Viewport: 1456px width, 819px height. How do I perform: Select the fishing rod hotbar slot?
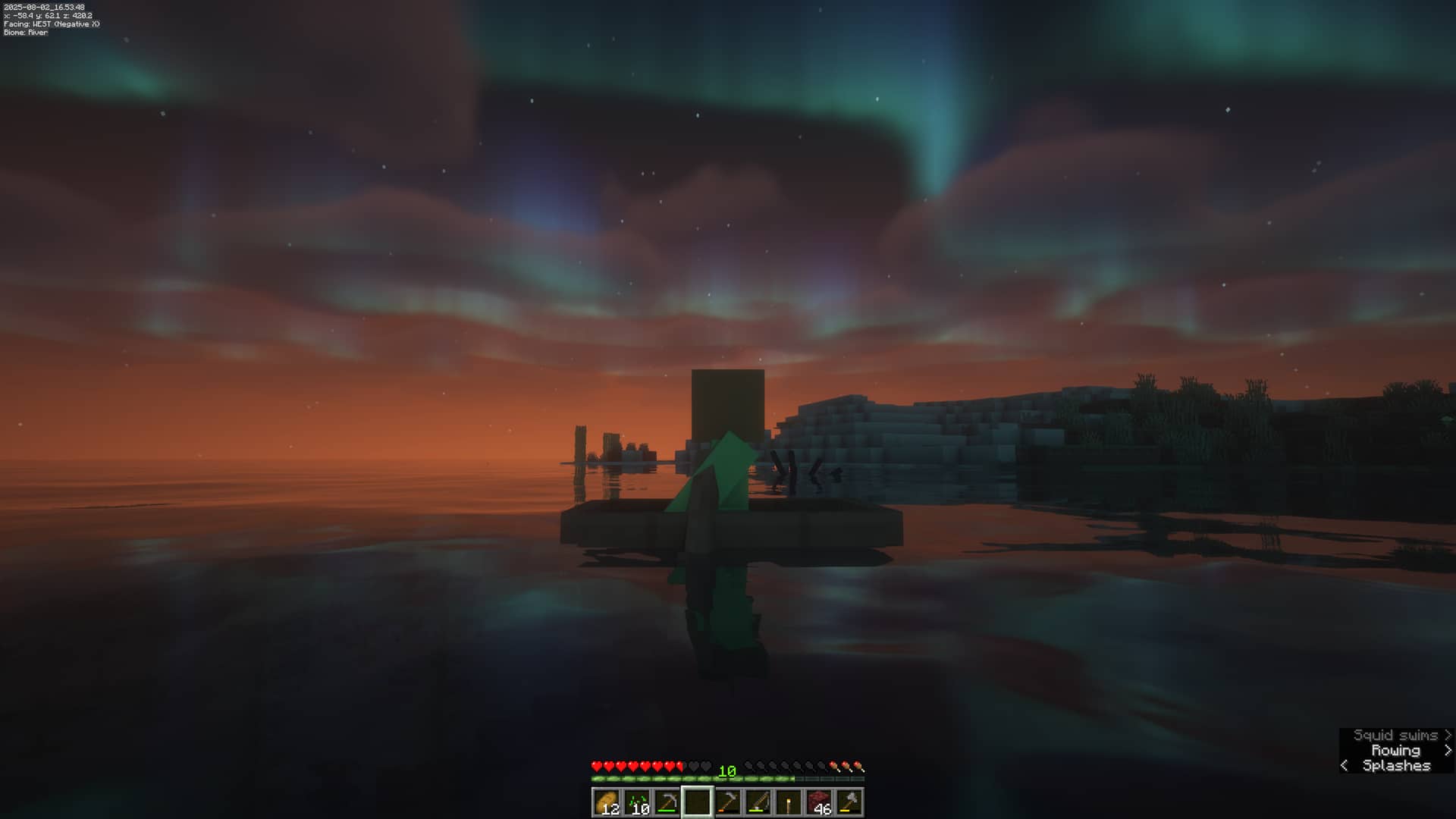[758, 802]
